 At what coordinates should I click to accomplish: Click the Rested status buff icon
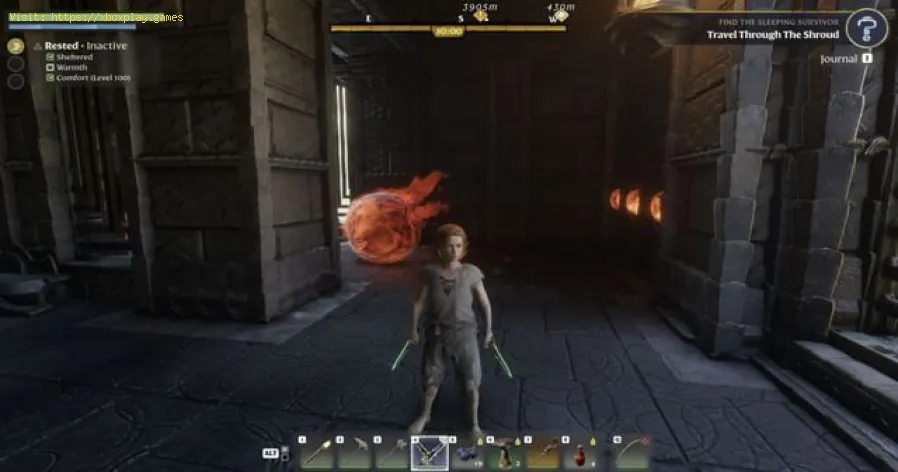click(15, 45)
